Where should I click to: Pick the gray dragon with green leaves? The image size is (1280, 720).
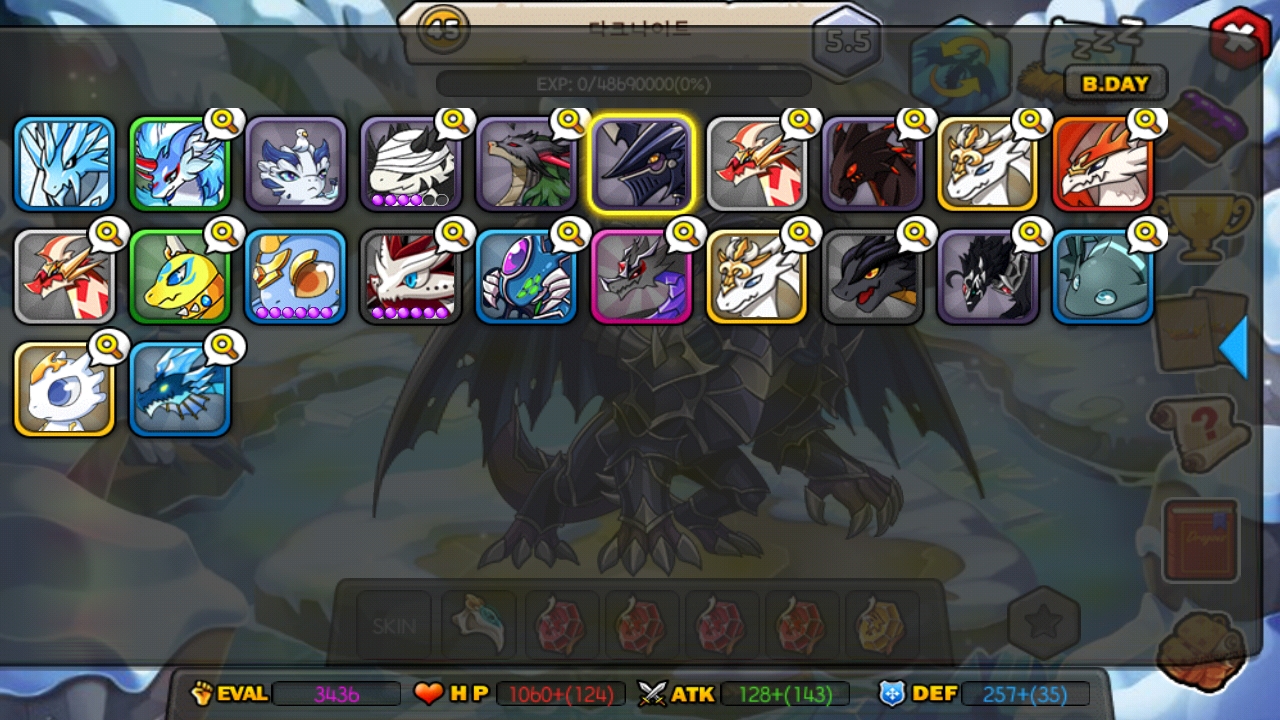[526, 164]
